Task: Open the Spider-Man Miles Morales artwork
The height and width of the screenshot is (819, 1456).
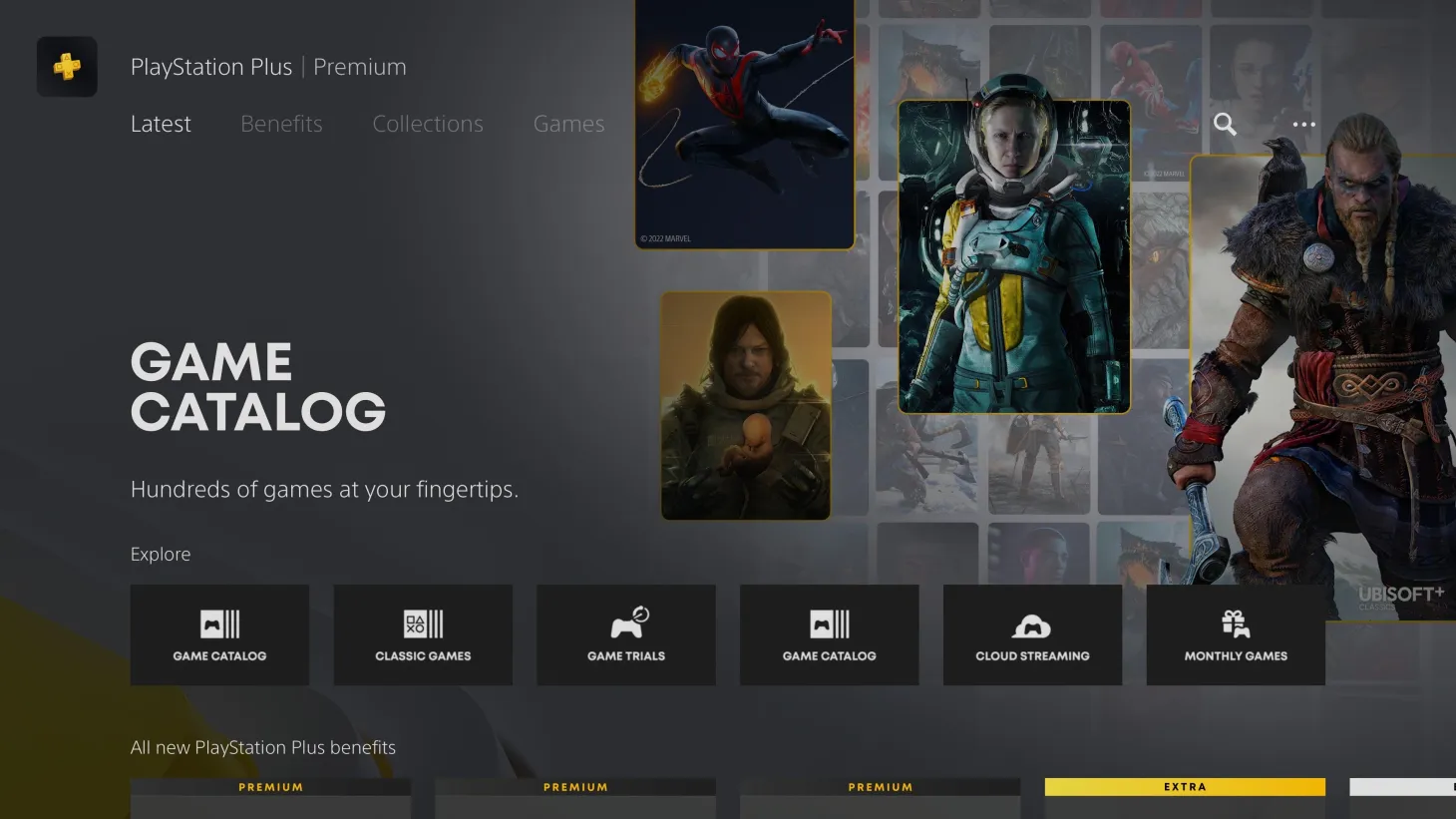Action: click(744, 120)
